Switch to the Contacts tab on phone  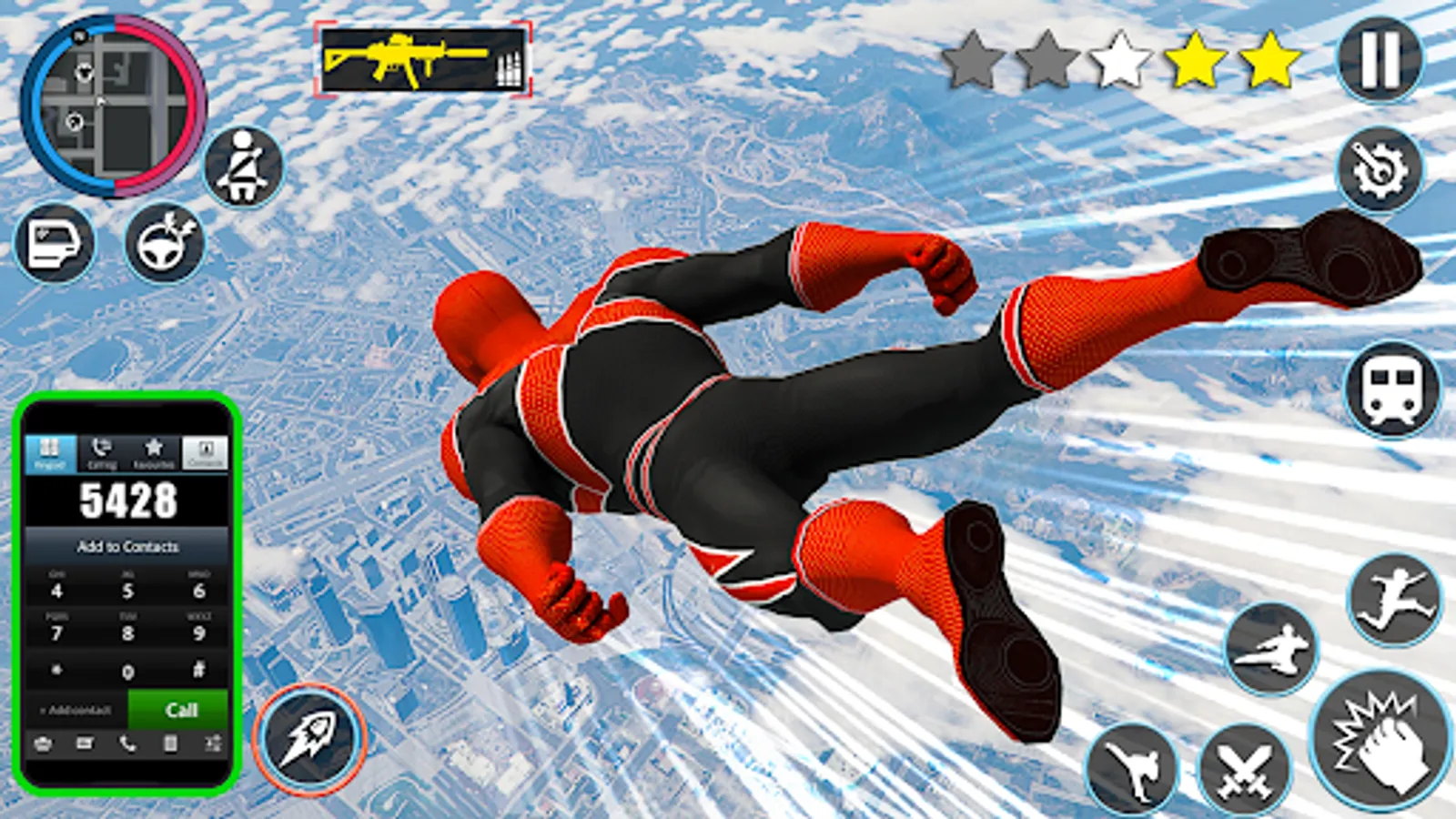tap(205, 450)
